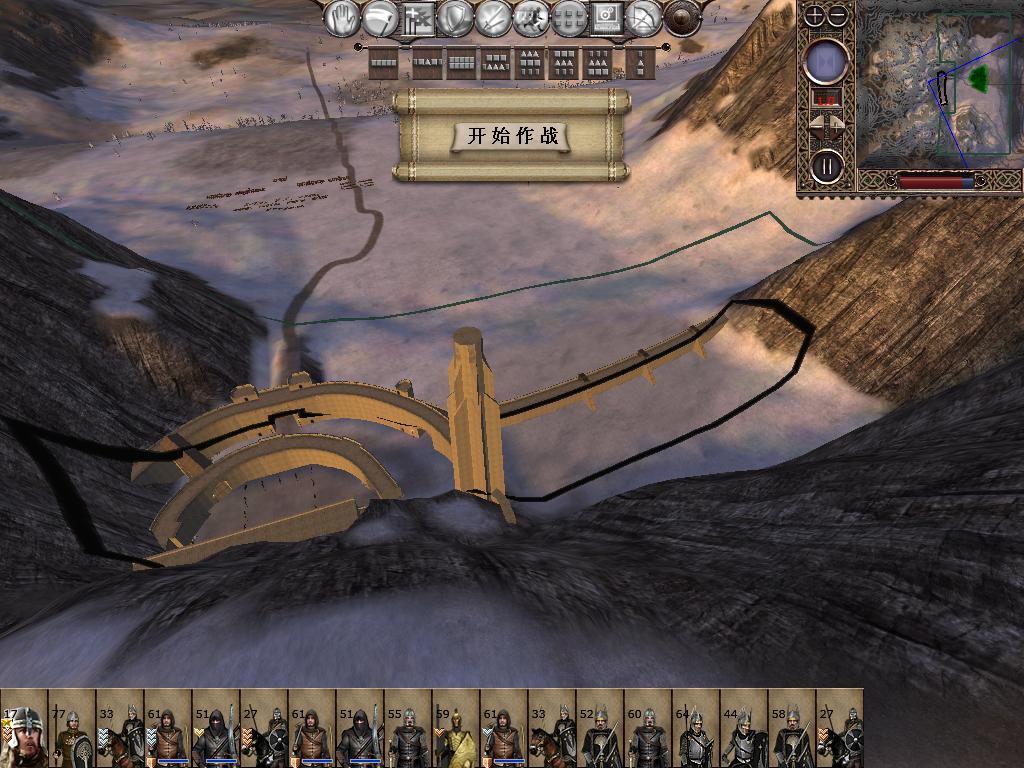
Task: Toggle the shield guard mode button
Action: 455,18
